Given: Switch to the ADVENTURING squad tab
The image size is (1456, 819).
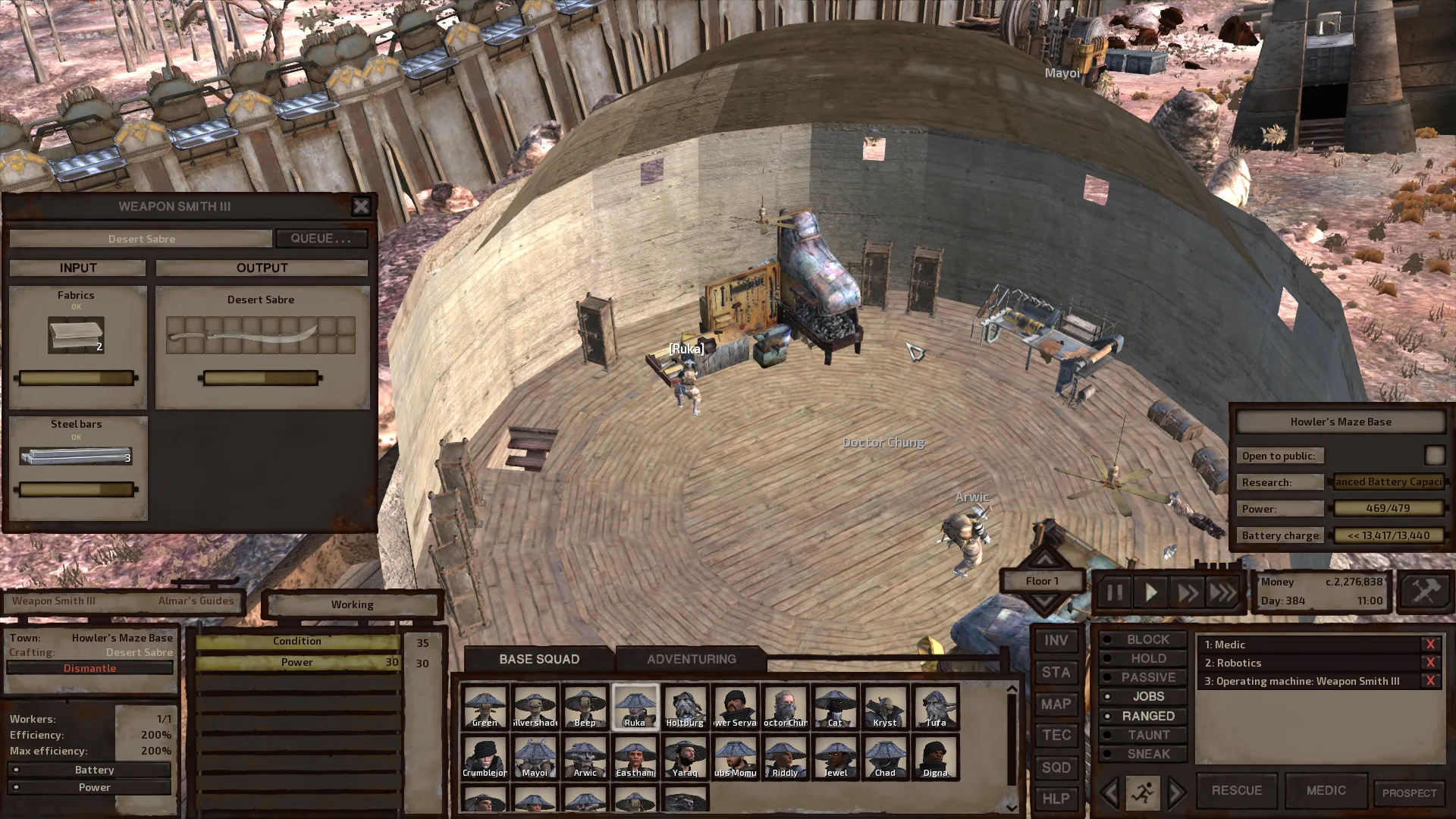Looking at the screenshot, I should click(x=691, y=659).
